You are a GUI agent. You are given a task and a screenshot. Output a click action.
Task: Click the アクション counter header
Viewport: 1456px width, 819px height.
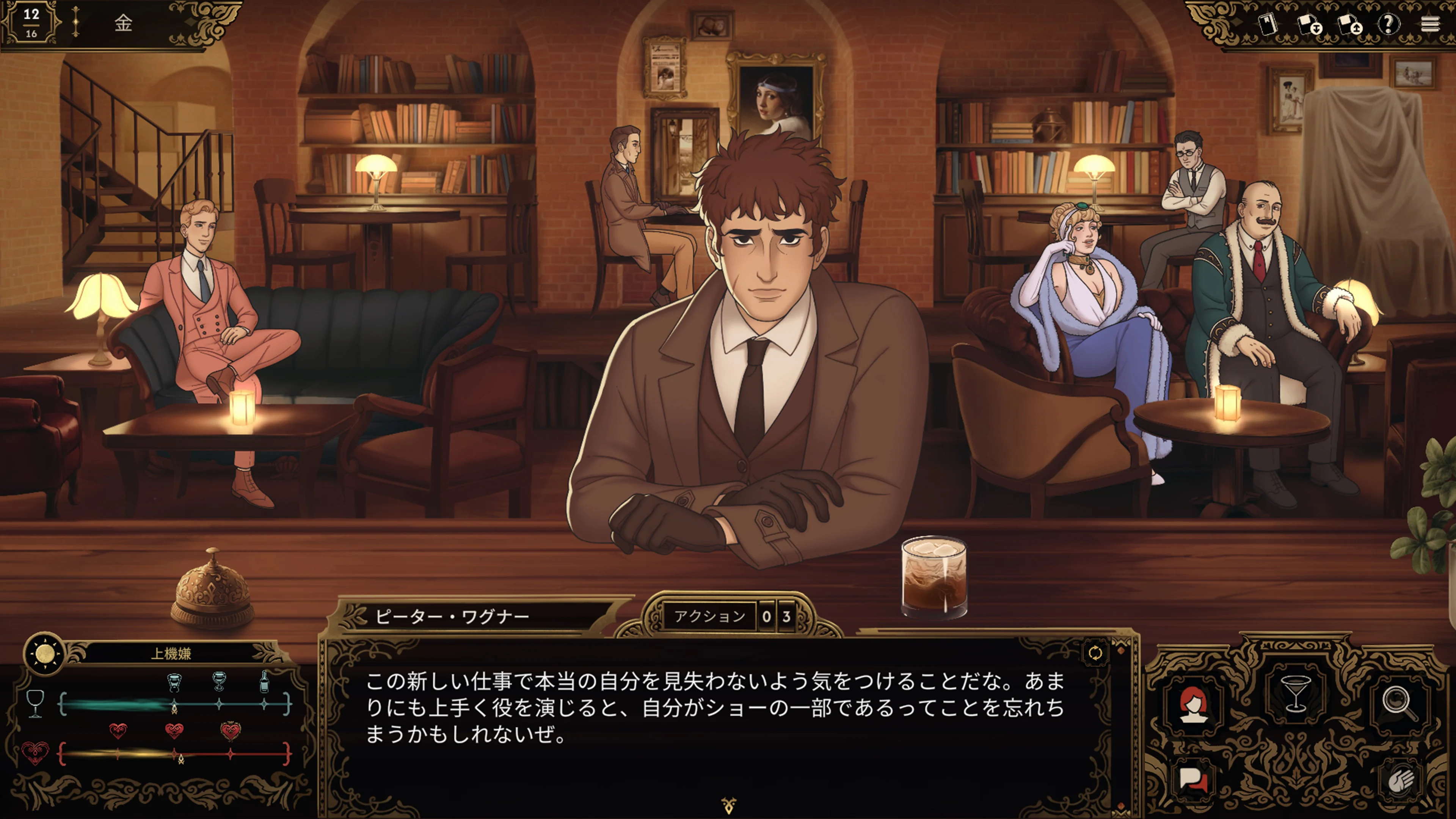[709, 616]
